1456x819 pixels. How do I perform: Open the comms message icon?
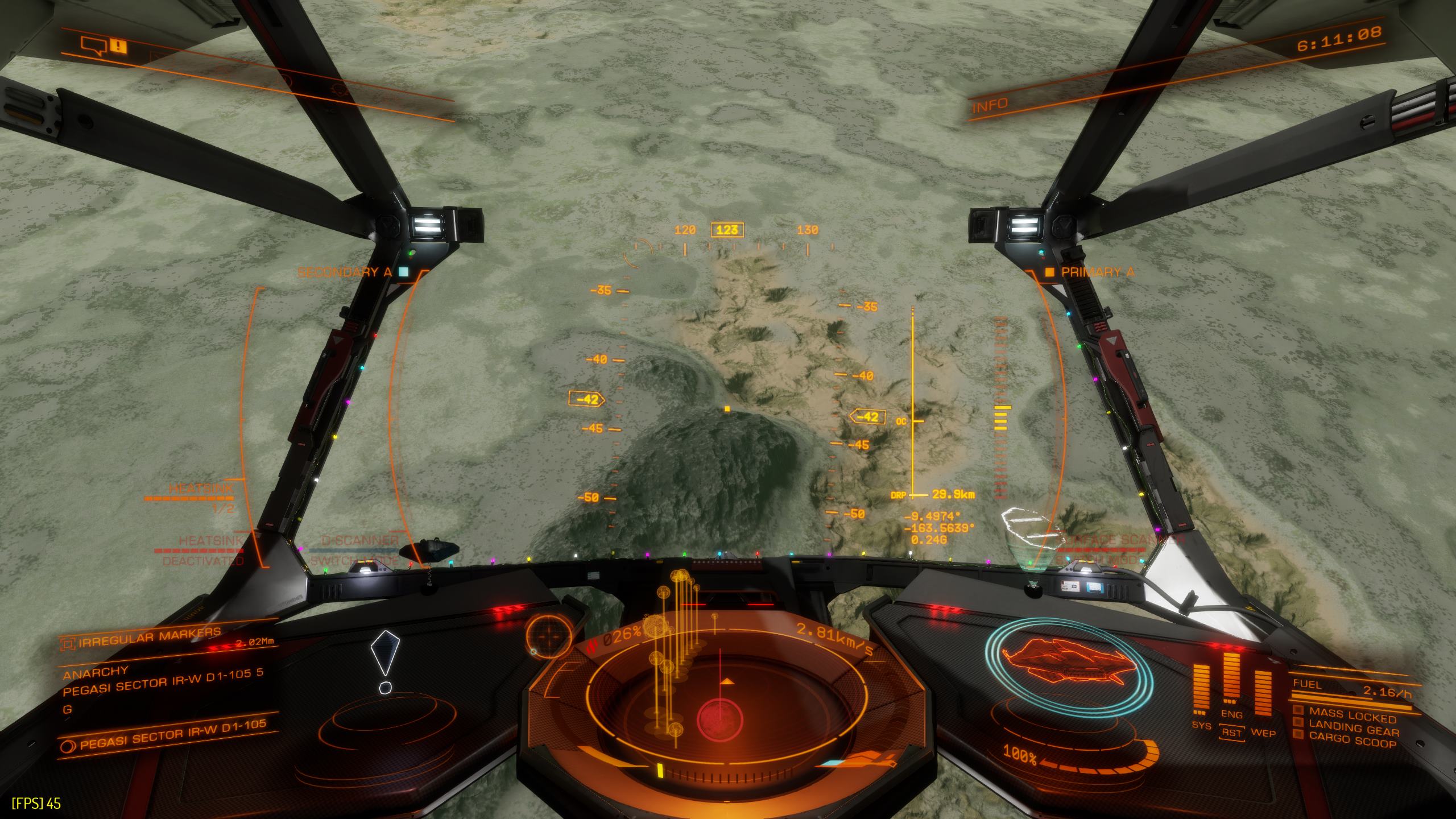pyautogui.click(x=94, y=45)
